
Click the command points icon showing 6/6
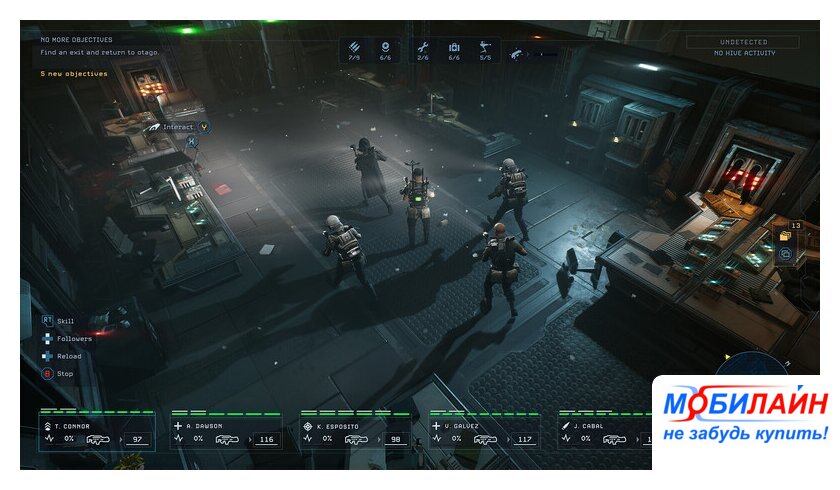point(385,48)
